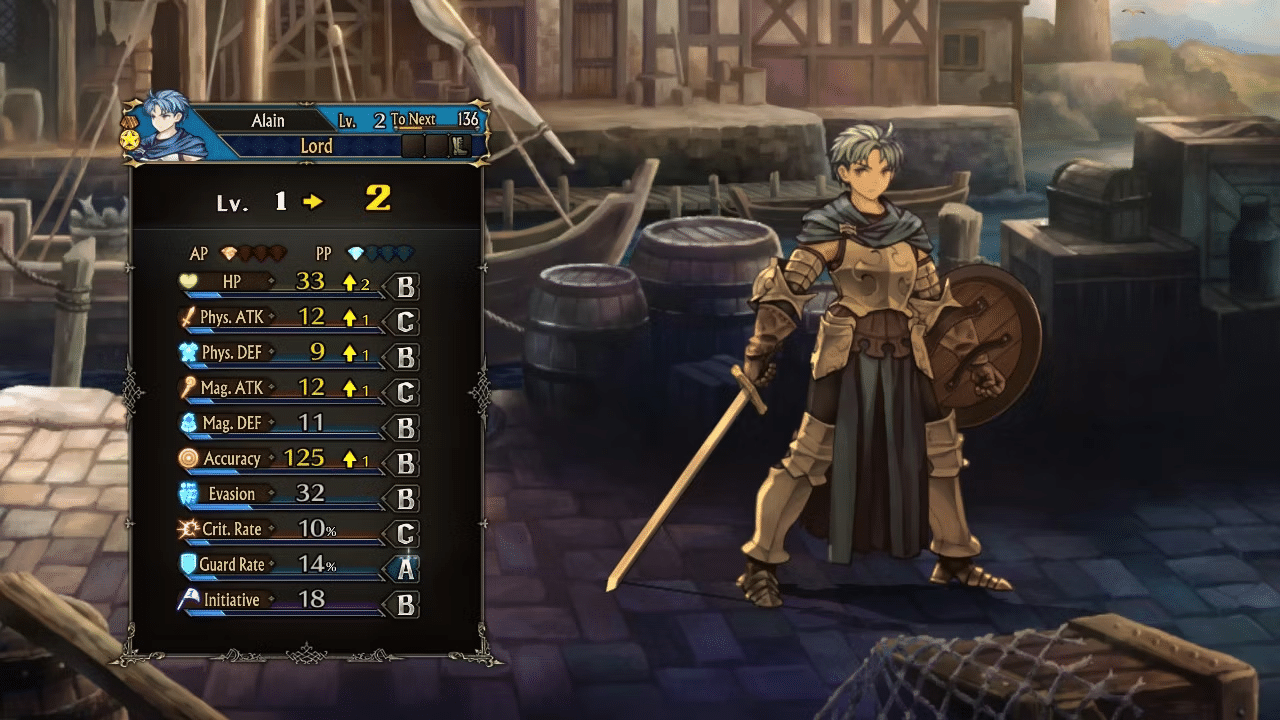Toggle the yellow +2 arrow beside HP
The height and width of the screenshot is (720, 1280).
(x=349, y=280)
